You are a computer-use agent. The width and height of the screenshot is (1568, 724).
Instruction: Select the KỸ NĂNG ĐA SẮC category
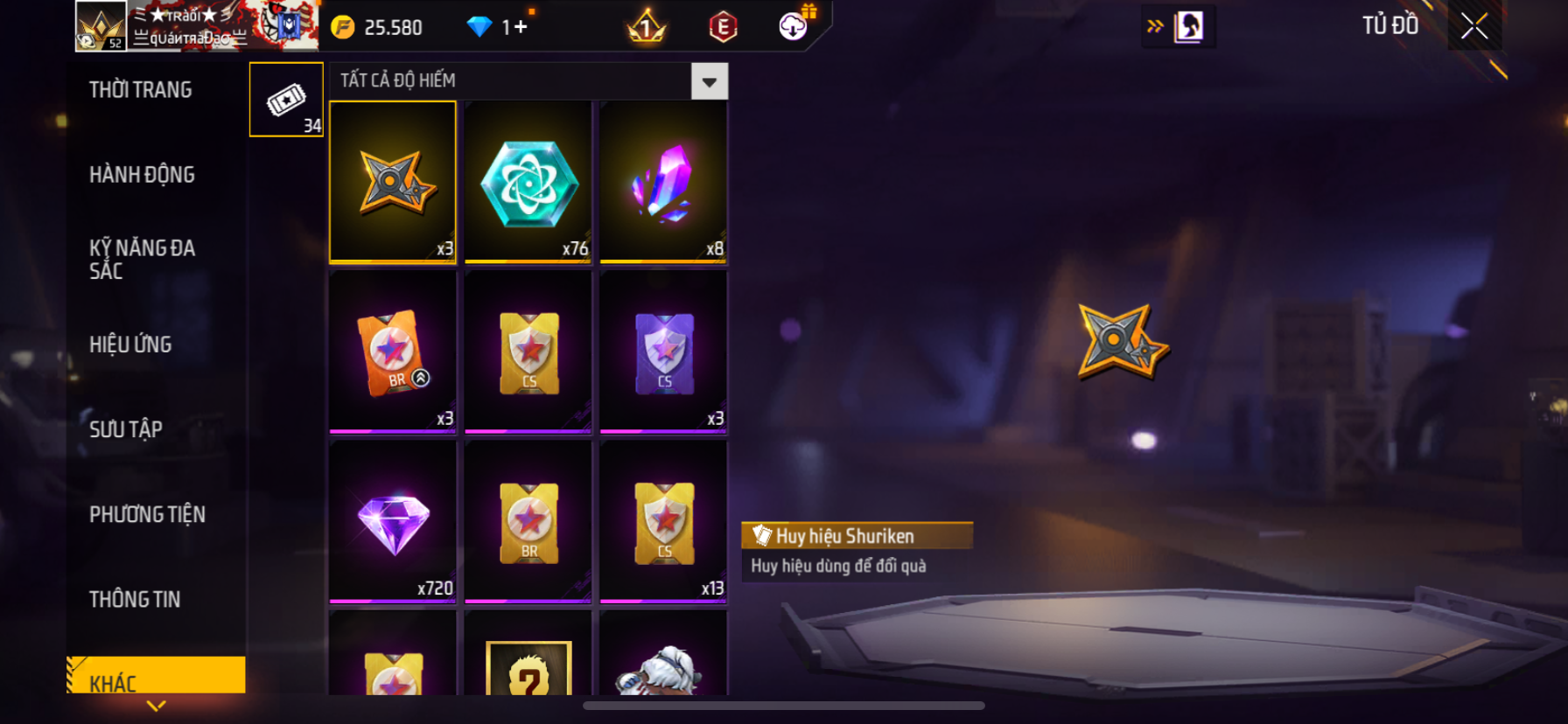142,260
